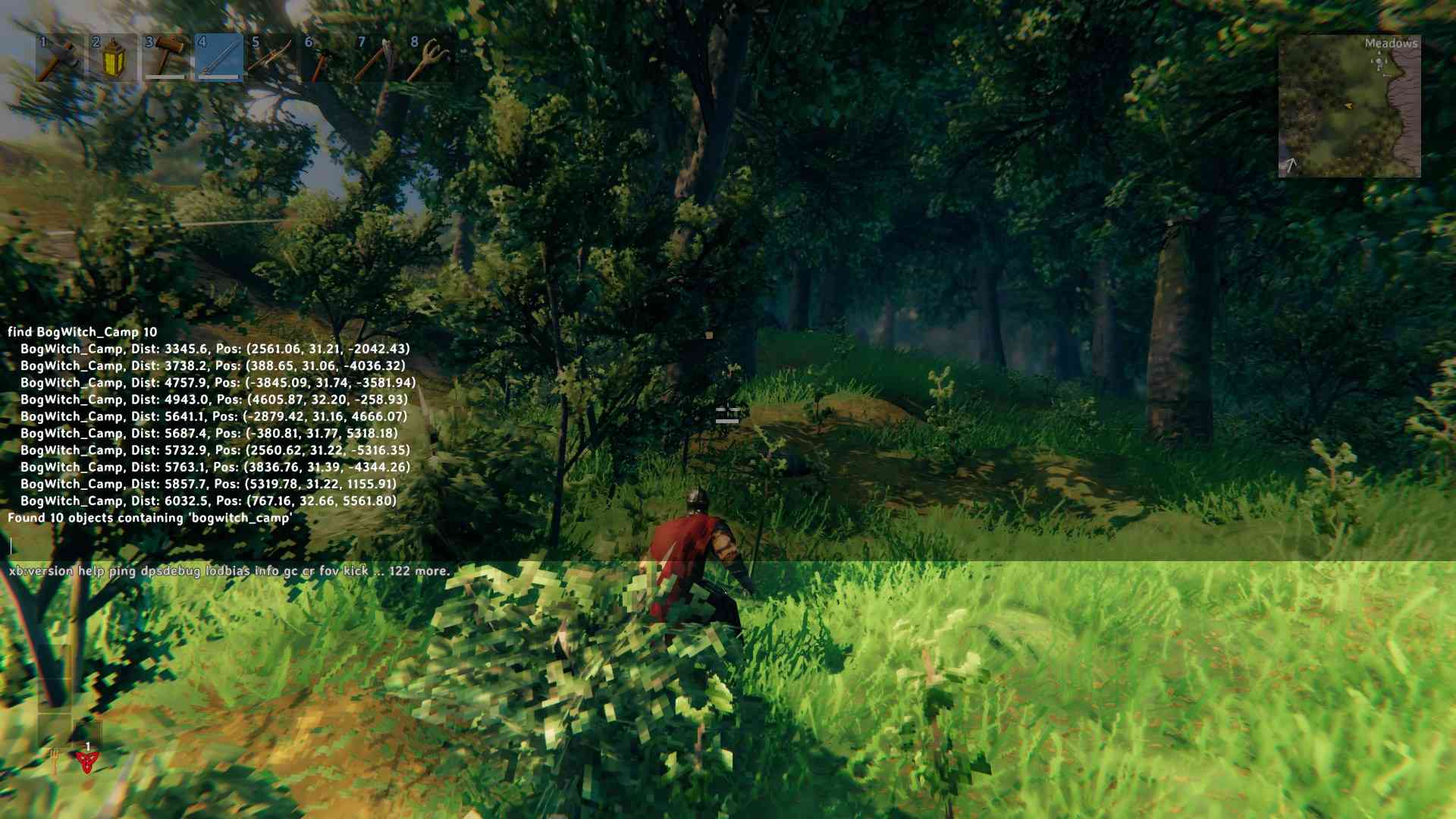Select the first BogWitch_Camp result line
This screenshot has height=819, width=1456.
click(x=215, y=350)
